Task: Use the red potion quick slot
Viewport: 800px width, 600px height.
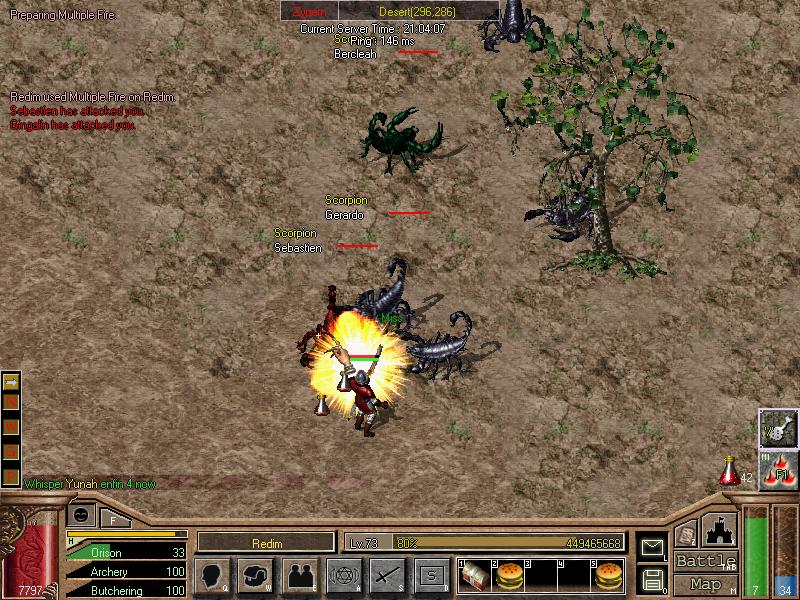Action: click(730, 470)
